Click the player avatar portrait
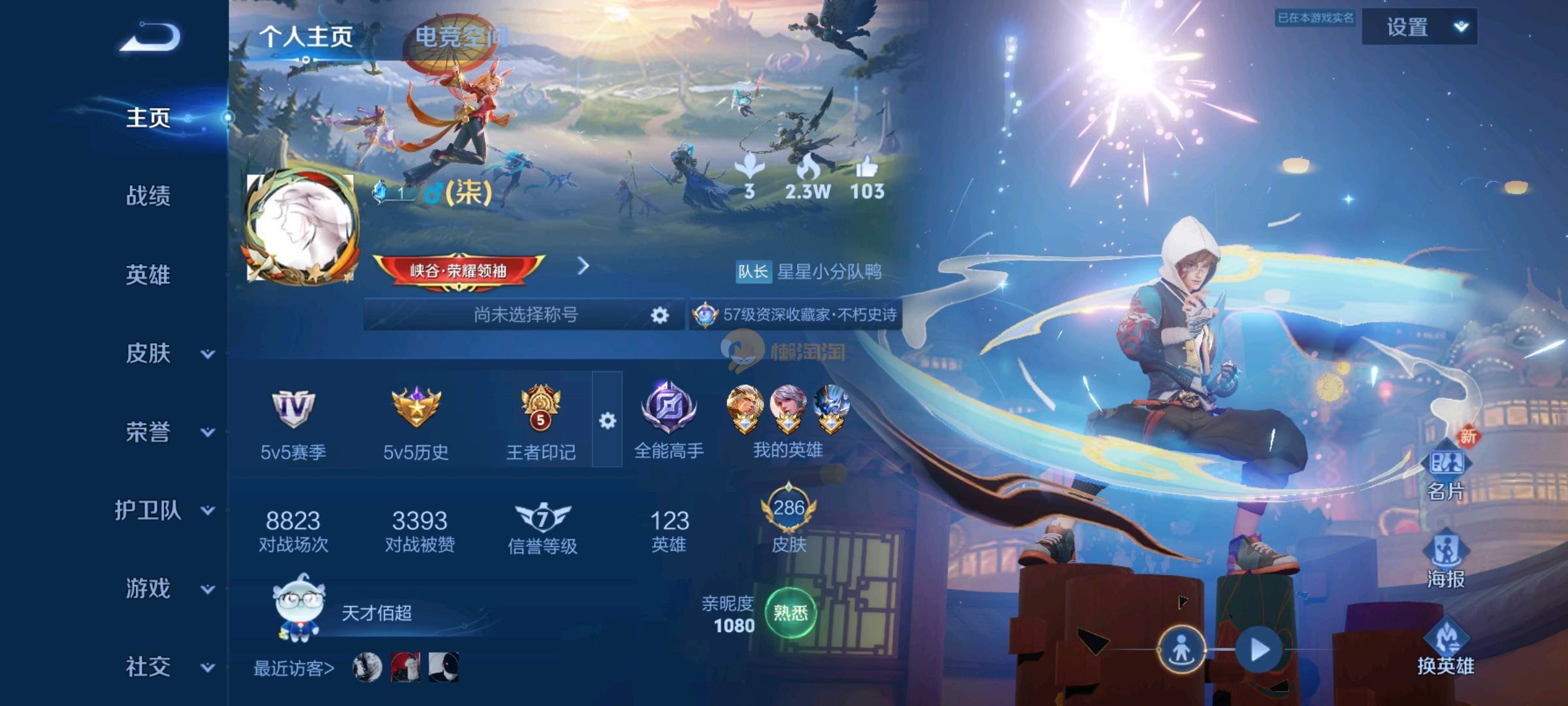 pos(301,227)
